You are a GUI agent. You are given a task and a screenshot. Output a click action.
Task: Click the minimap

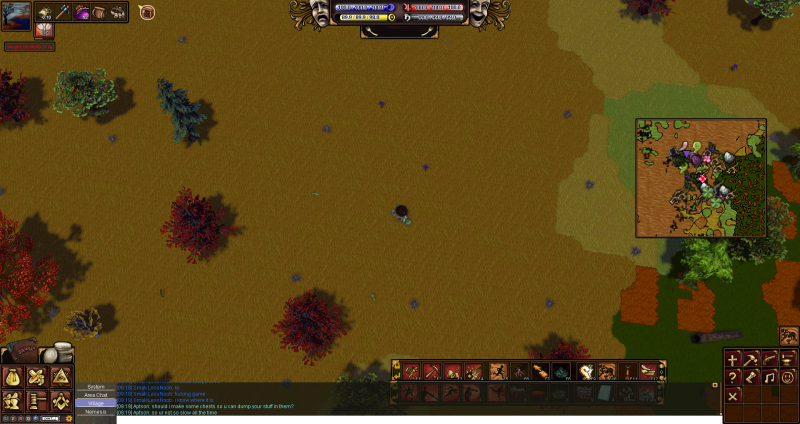tap(701, 178)
